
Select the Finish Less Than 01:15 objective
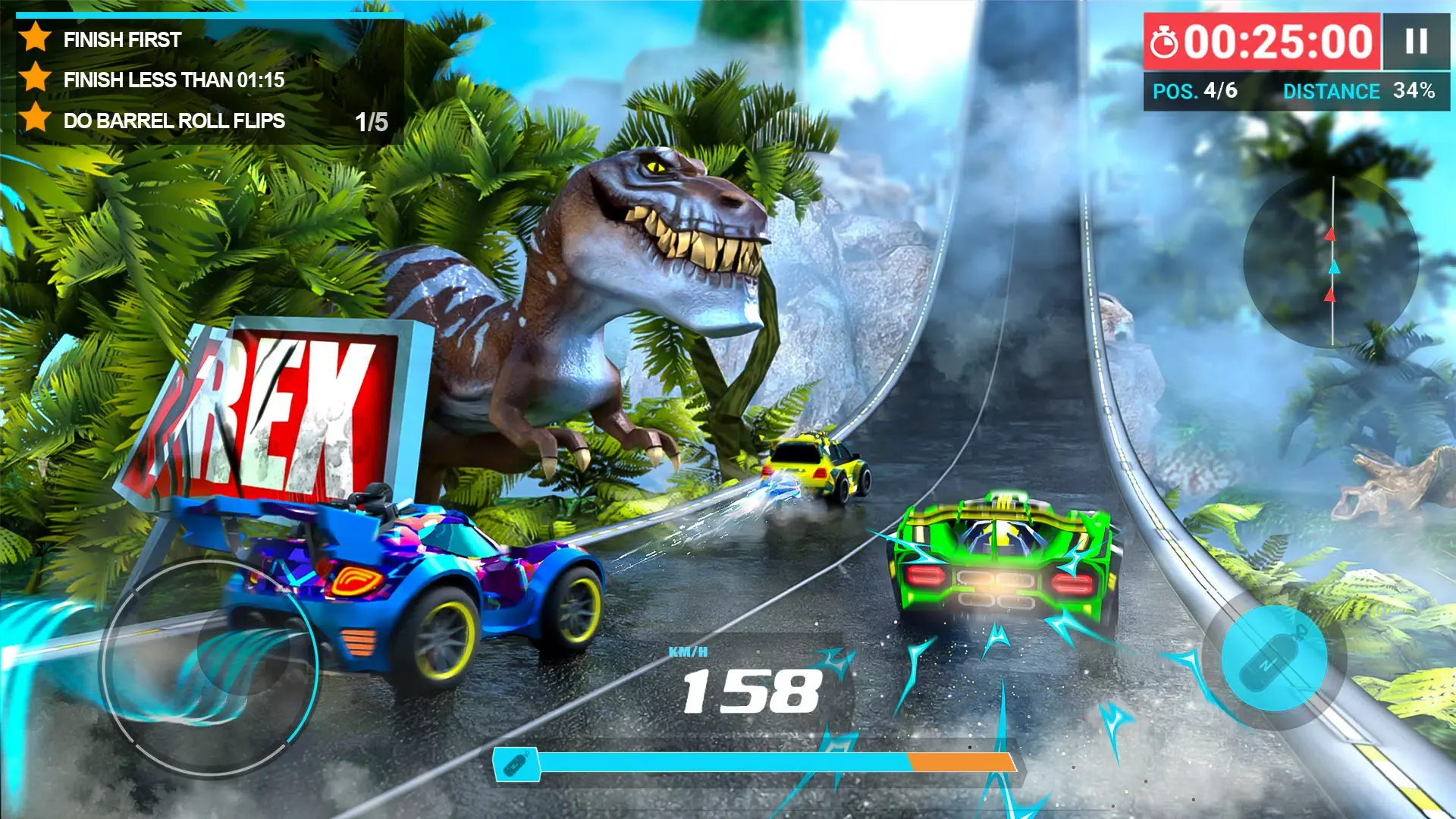pos(174,80)
